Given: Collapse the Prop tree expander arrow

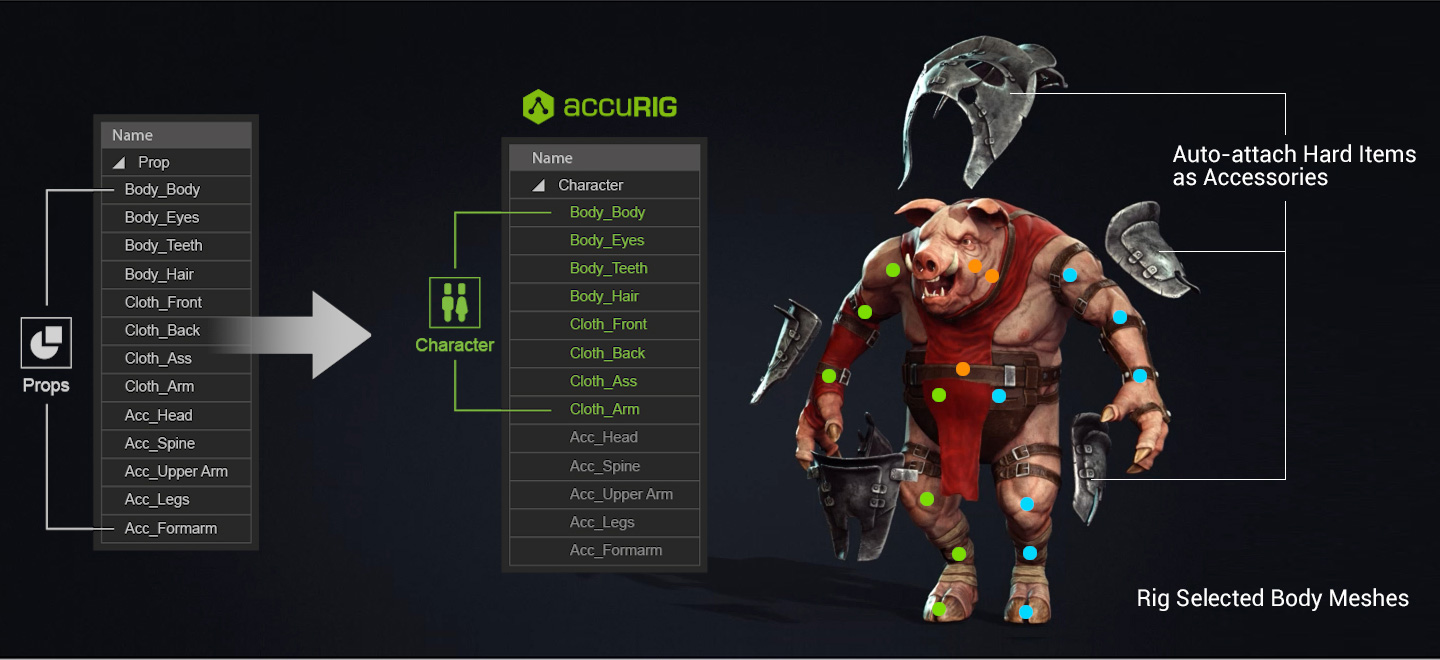Looking at the screenshot, I should [119, 163].
